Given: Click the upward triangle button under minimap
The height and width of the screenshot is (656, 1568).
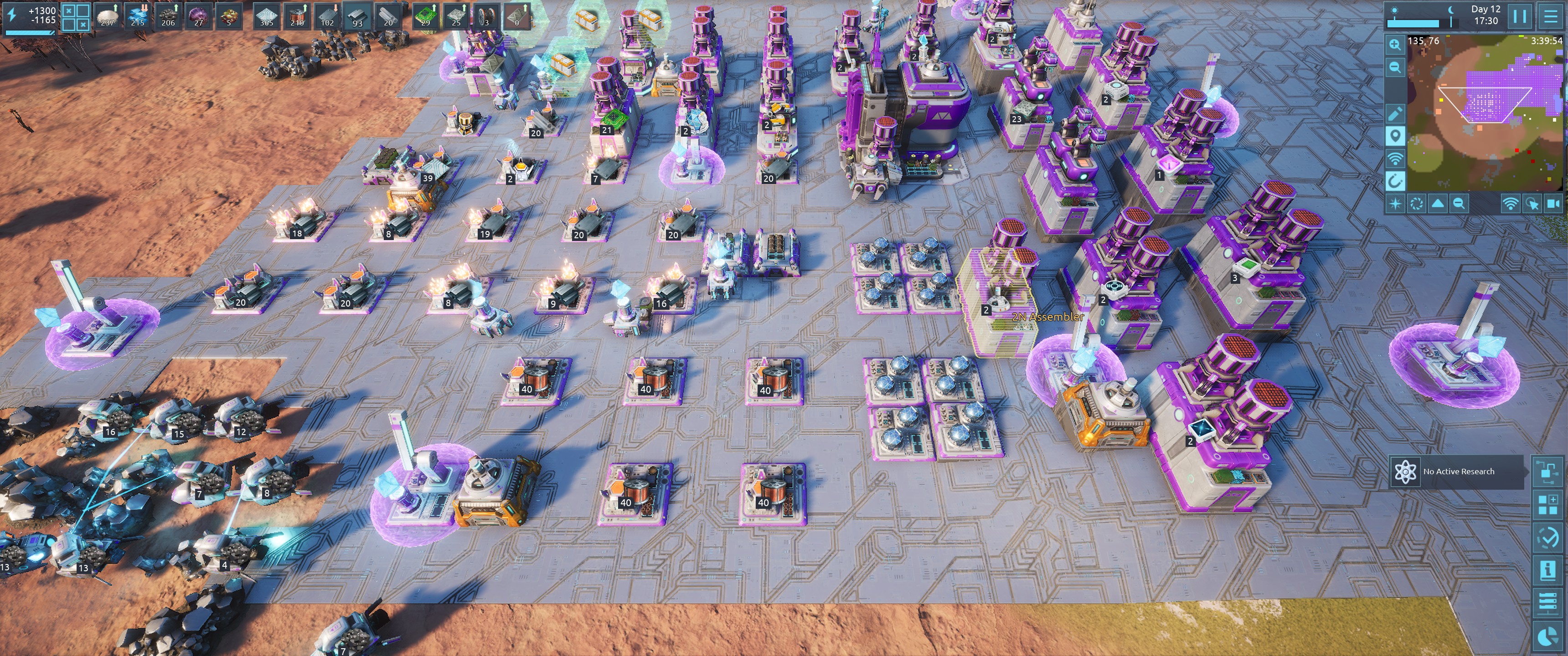Looking at the screenshot, I should tap(1438, 204).
